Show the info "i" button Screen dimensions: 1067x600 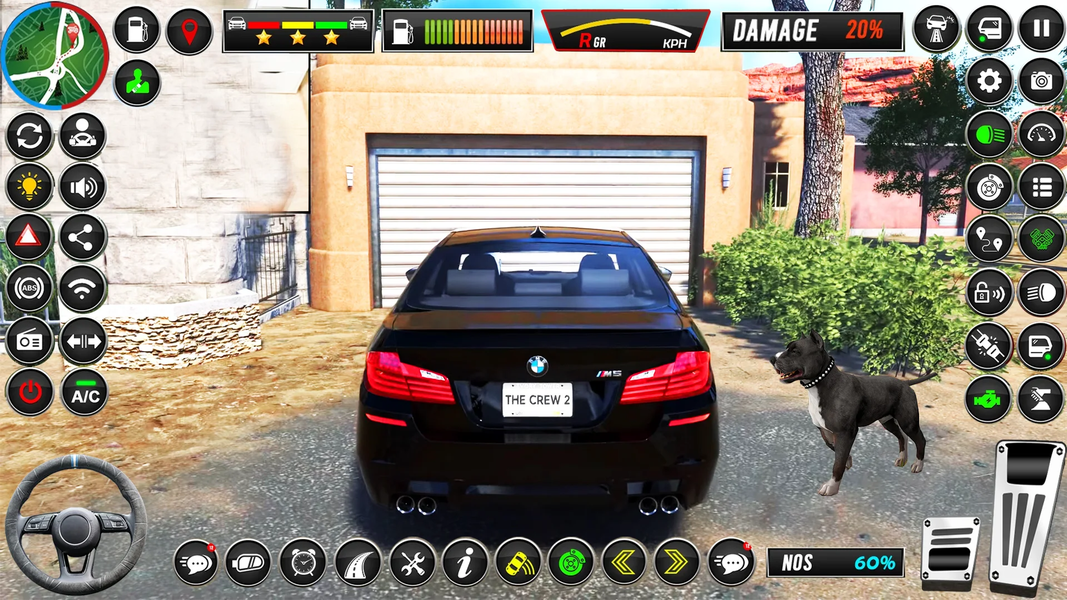[464, 562]
